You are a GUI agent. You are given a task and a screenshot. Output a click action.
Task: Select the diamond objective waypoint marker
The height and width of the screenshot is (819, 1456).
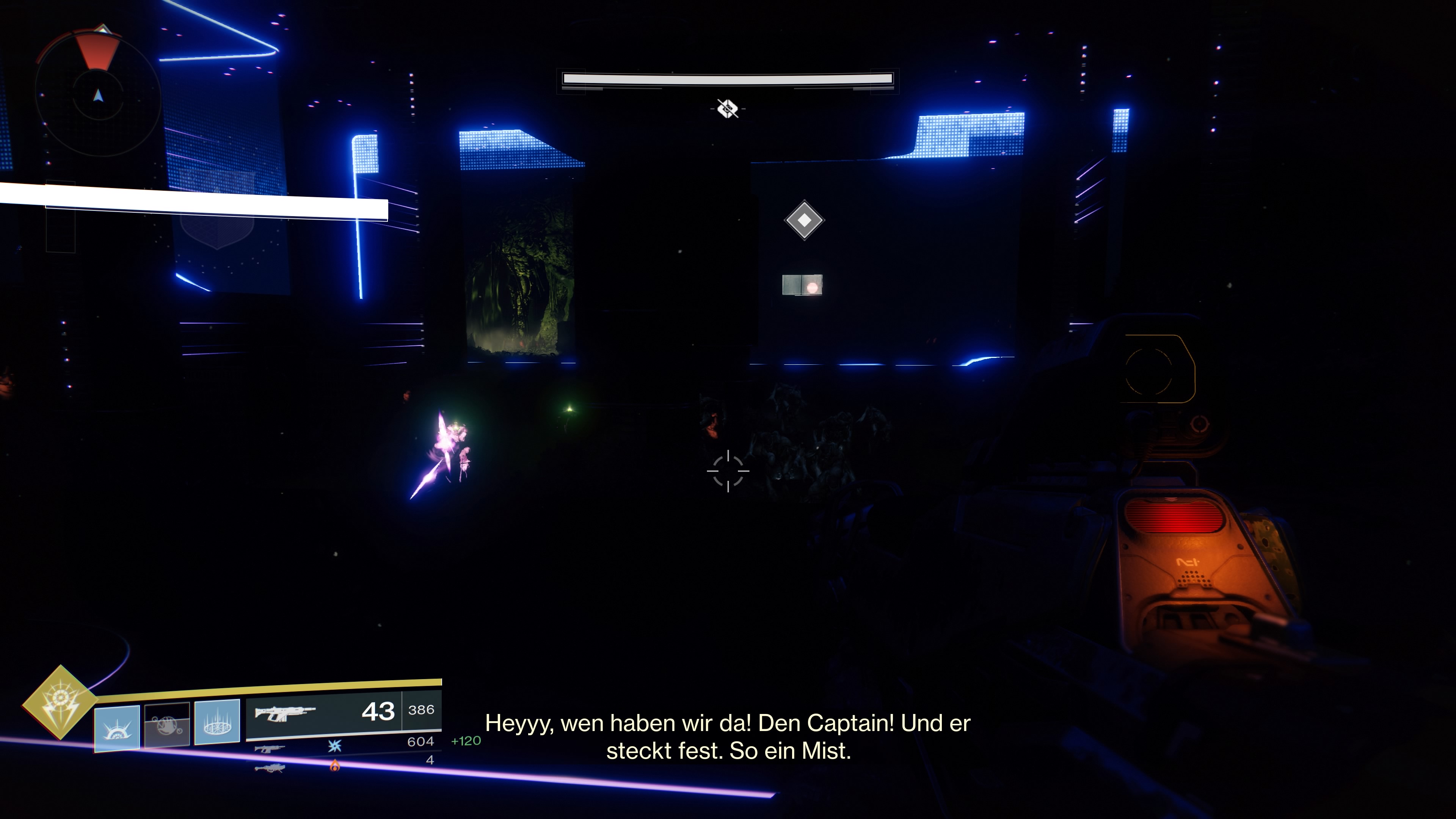(x=804, y=220)
